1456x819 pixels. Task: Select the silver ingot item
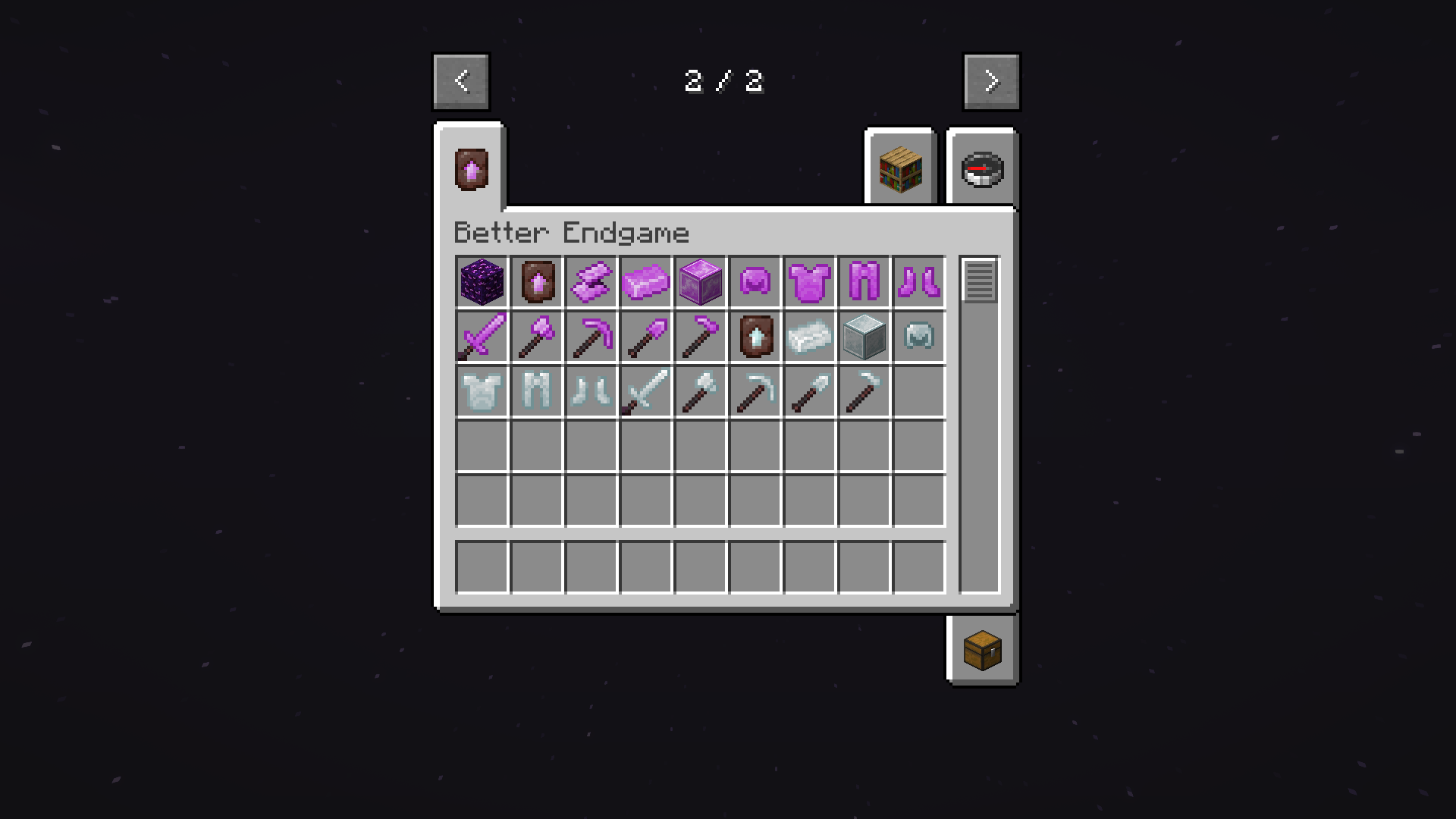coord(809,337)
